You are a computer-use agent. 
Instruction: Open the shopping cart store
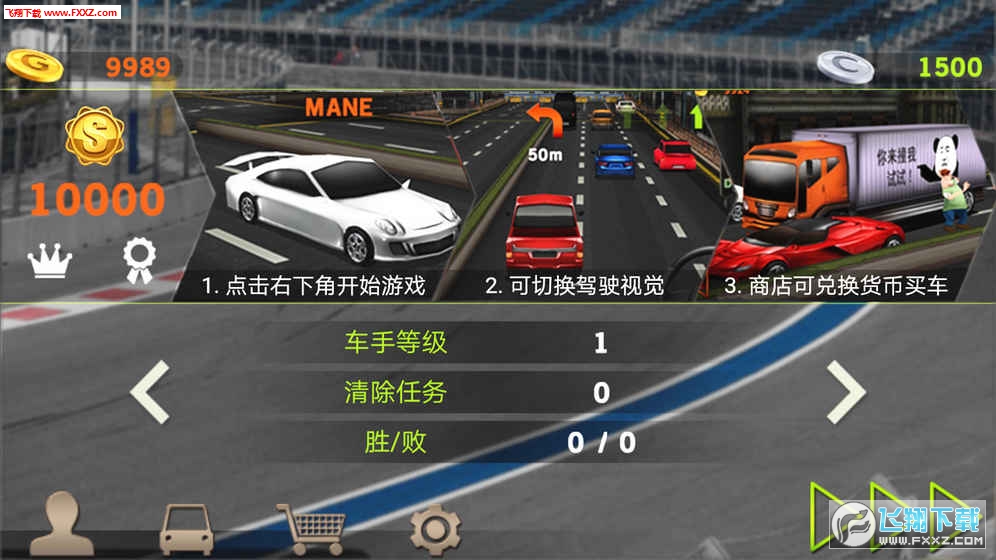(311, 529)
